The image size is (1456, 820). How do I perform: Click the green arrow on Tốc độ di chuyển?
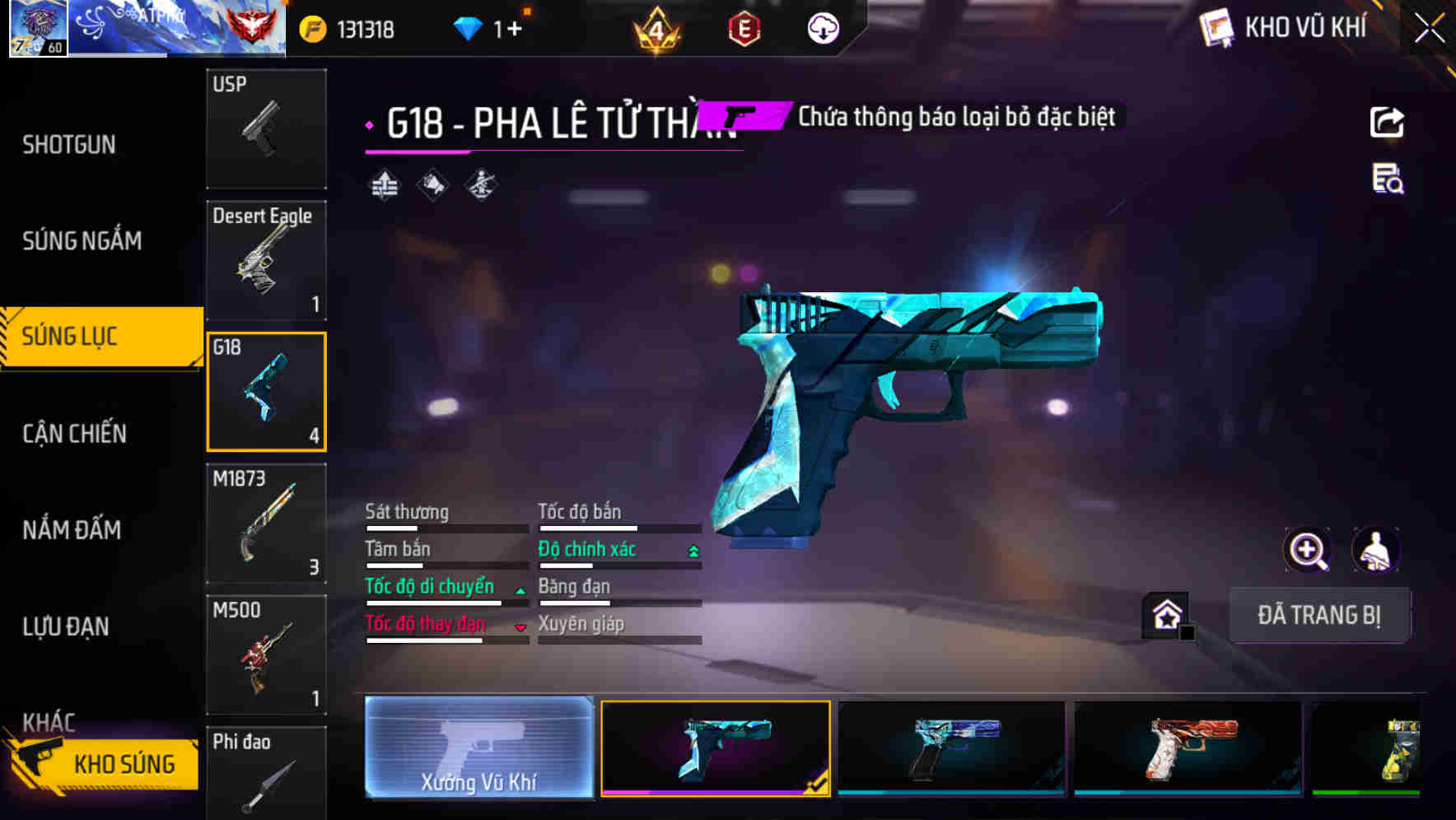(x=520, y=589)
